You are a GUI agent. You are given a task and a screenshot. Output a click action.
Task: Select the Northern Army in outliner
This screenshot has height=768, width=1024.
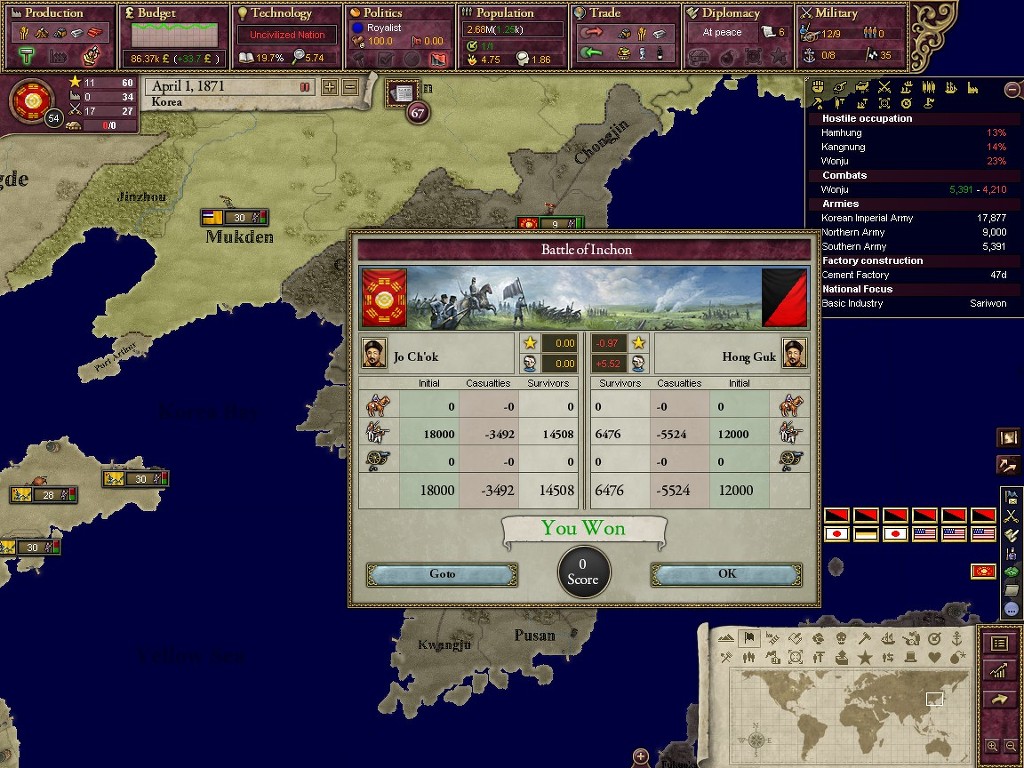point(854,232)
